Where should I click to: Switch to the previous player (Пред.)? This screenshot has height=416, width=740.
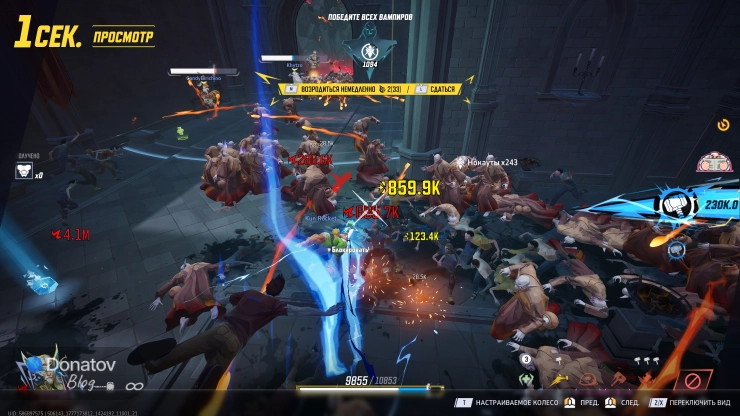(591, 402)
